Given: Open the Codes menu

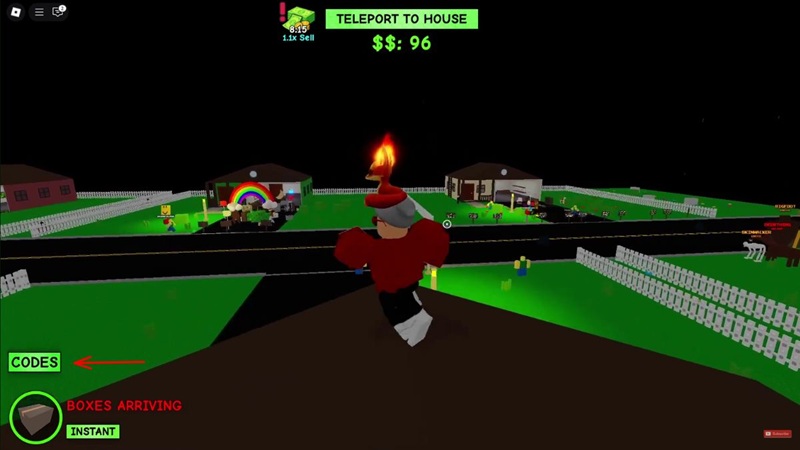Looking at the screenshot, I should pyautogui.click(x=35, y=362).
